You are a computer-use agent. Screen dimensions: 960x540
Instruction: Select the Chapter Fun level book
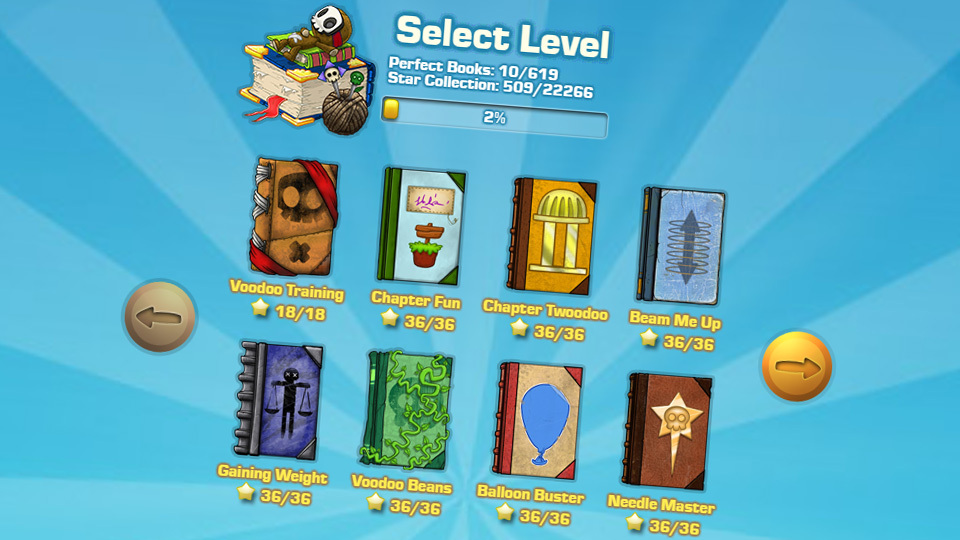click(x=421, y=226)
